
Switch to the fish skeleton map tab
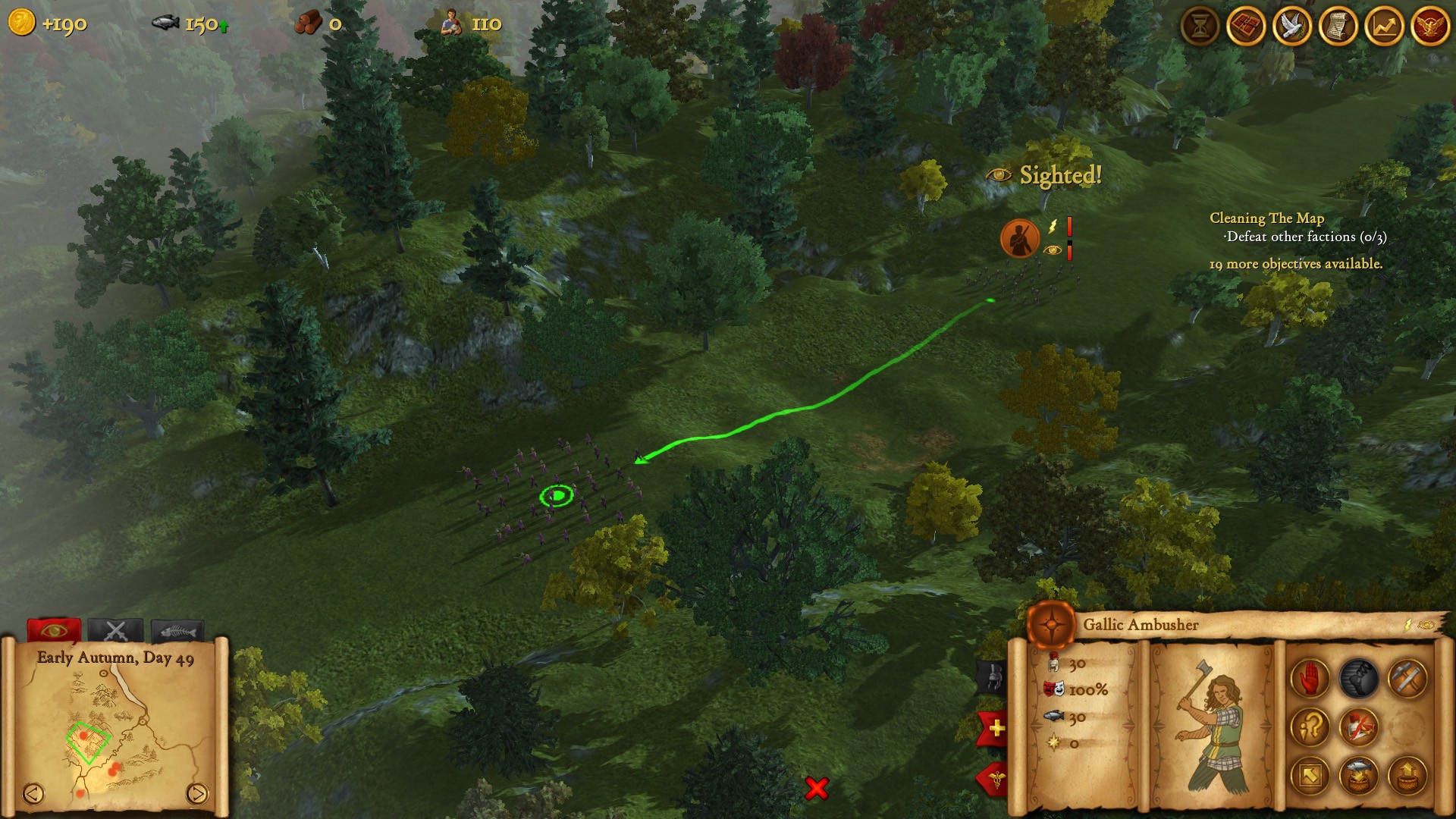tap(177, 631)
